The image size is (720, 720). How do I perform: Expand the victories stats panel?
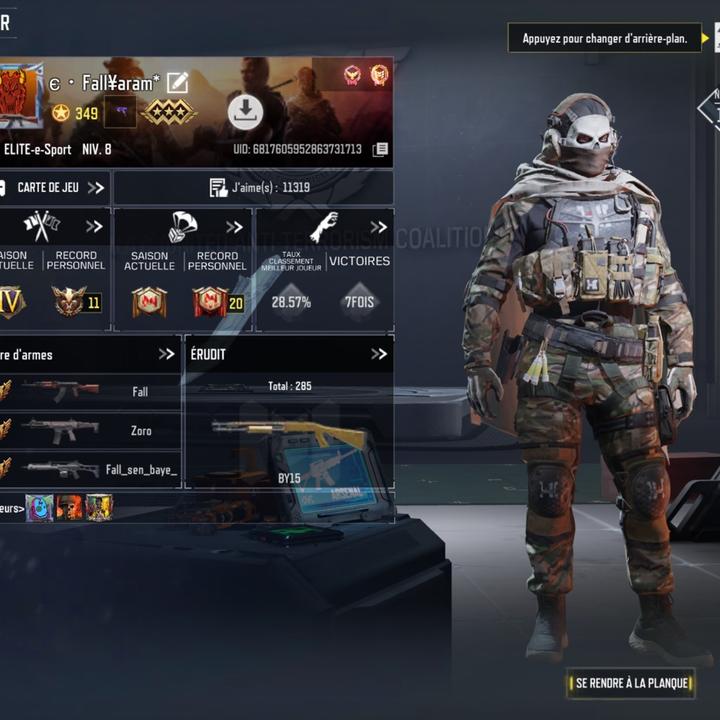[378, 226]
